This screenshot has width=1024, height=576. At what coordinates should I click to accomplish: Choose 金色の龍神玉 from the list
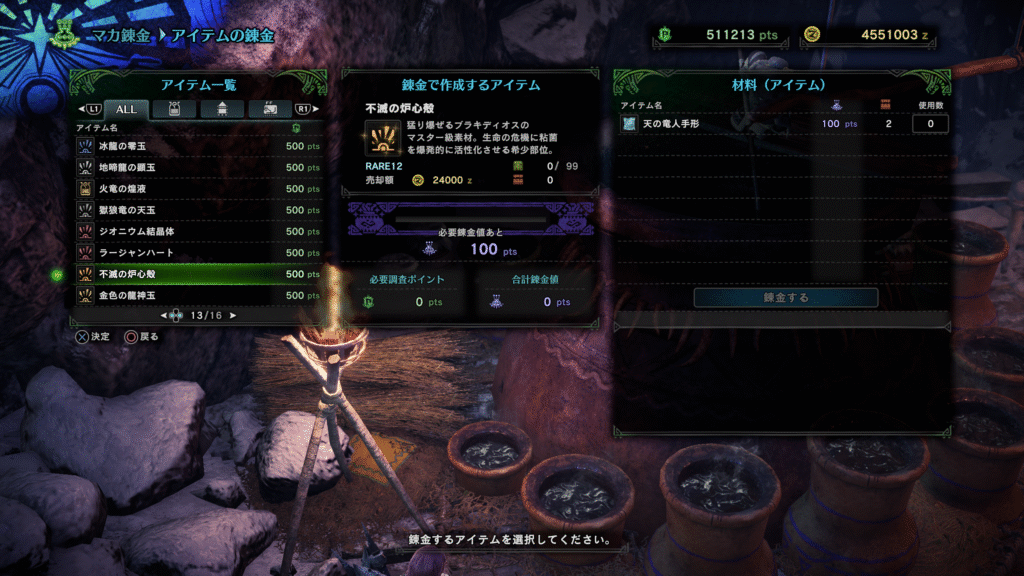click(x=198, y=295)
